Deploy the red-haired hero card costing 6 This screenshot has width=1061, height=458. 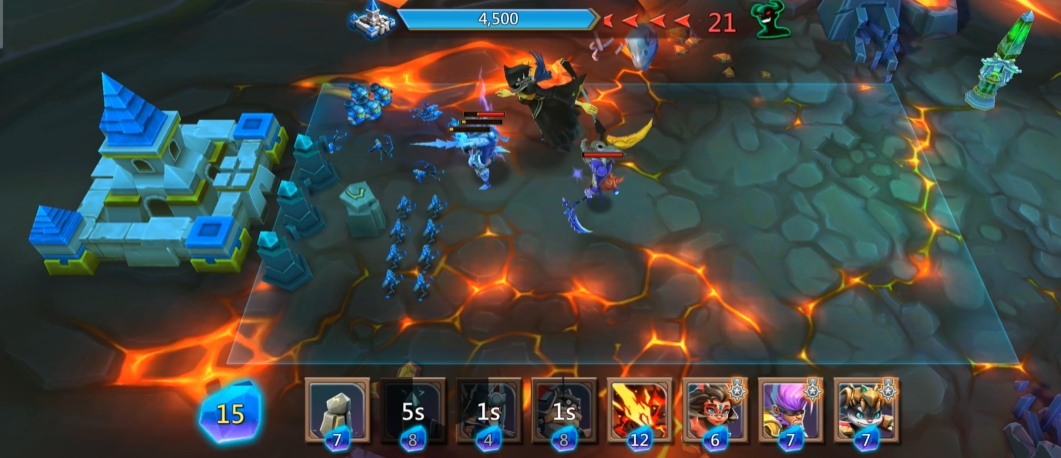(715, 409)
